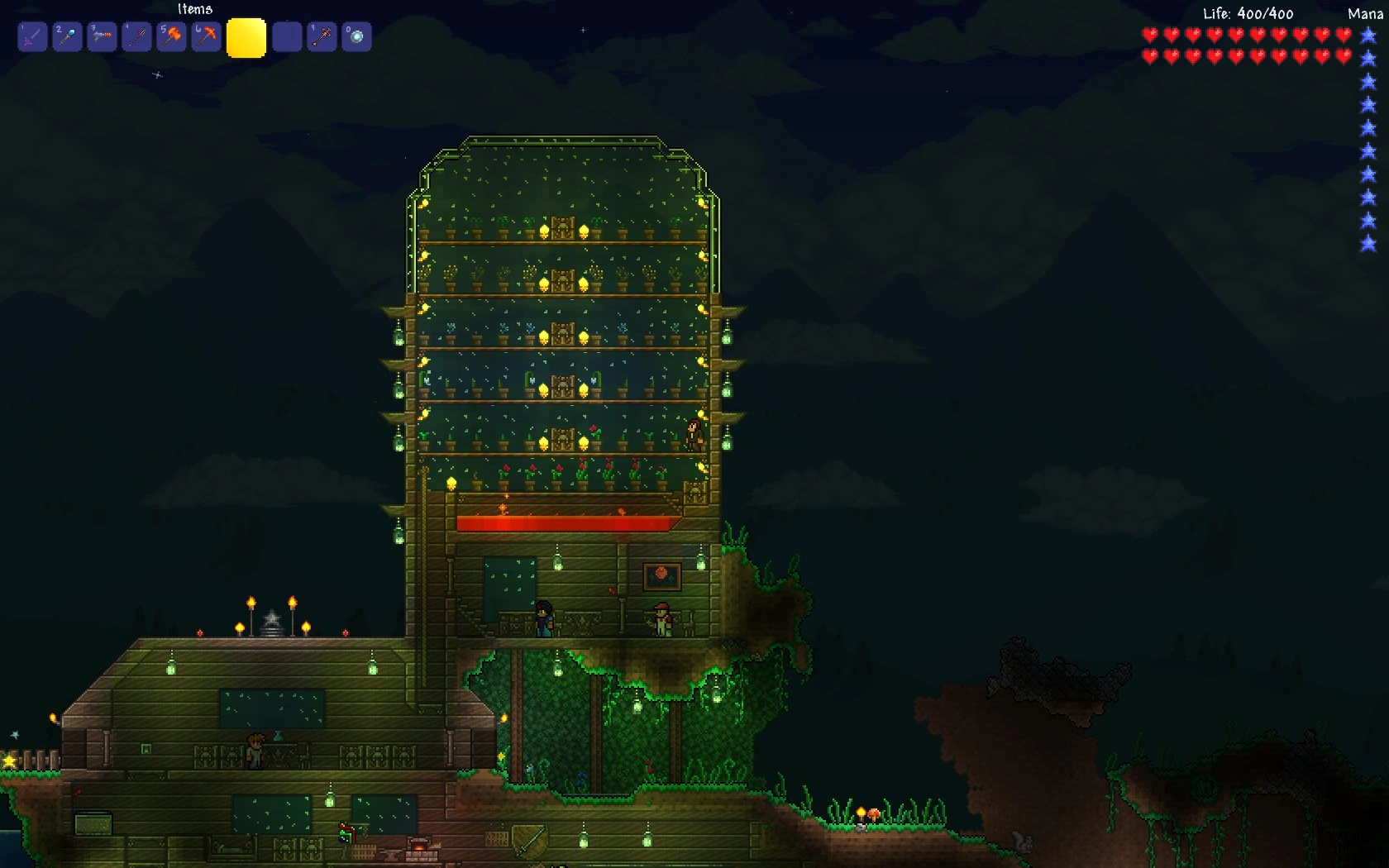
Task: Click the currently selected yellow hotbar slot
Action: [x=246, y=36]
